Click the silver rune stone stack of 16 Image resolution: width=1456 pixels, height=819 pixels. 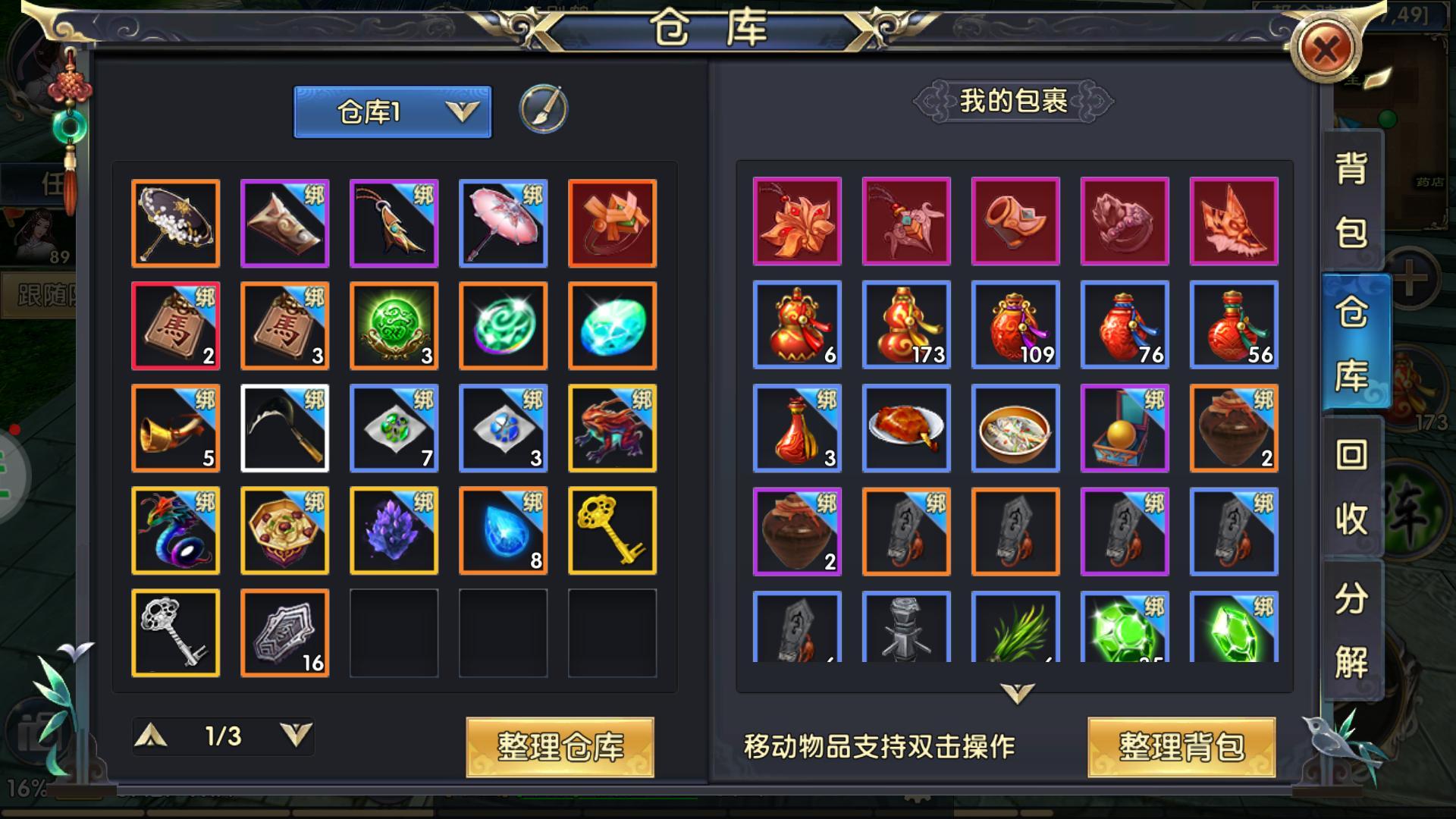click(284, 632)
